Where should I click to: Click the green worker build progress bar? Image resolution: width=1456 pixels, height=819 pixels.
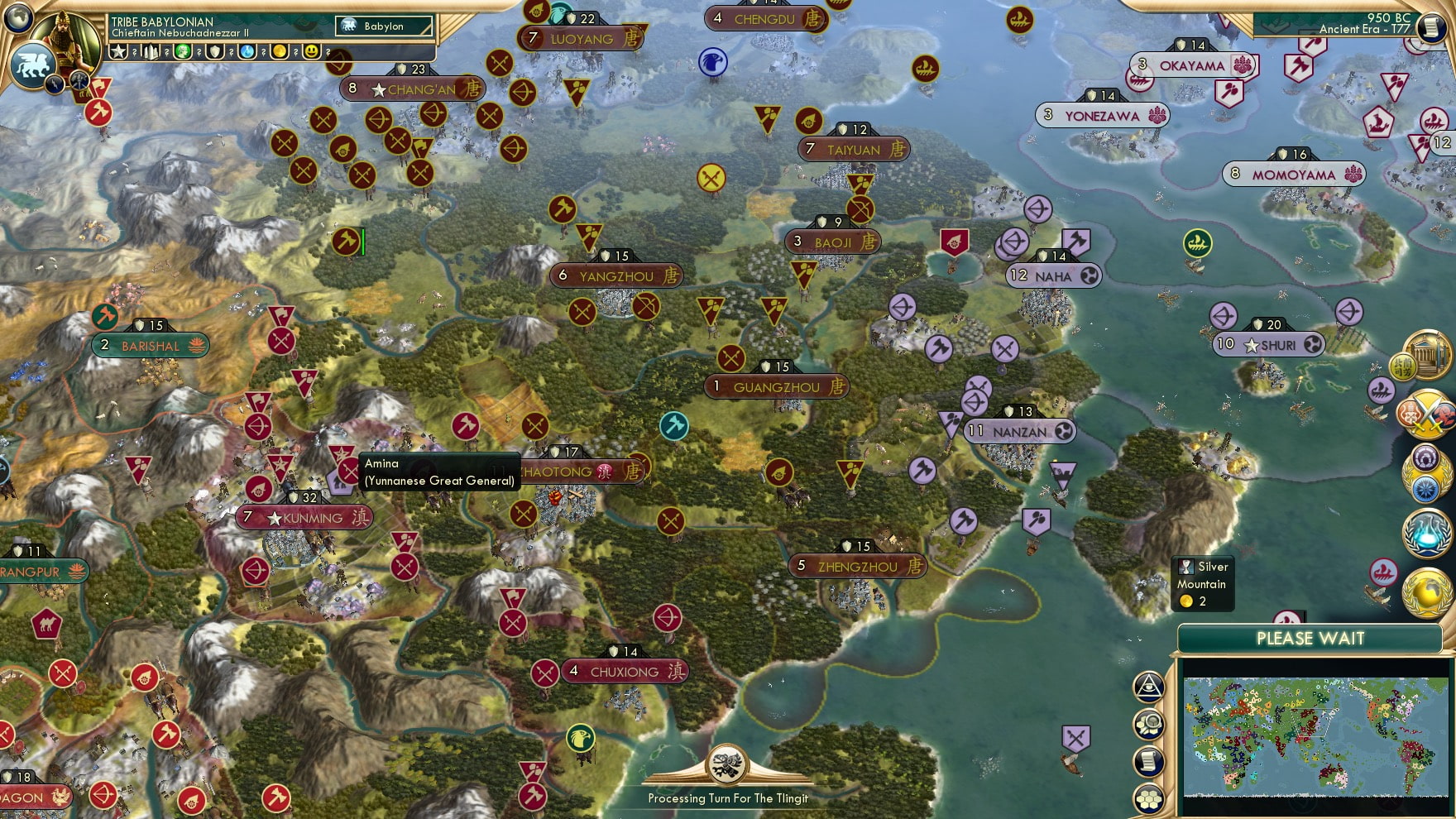click(x=362, y=242)
